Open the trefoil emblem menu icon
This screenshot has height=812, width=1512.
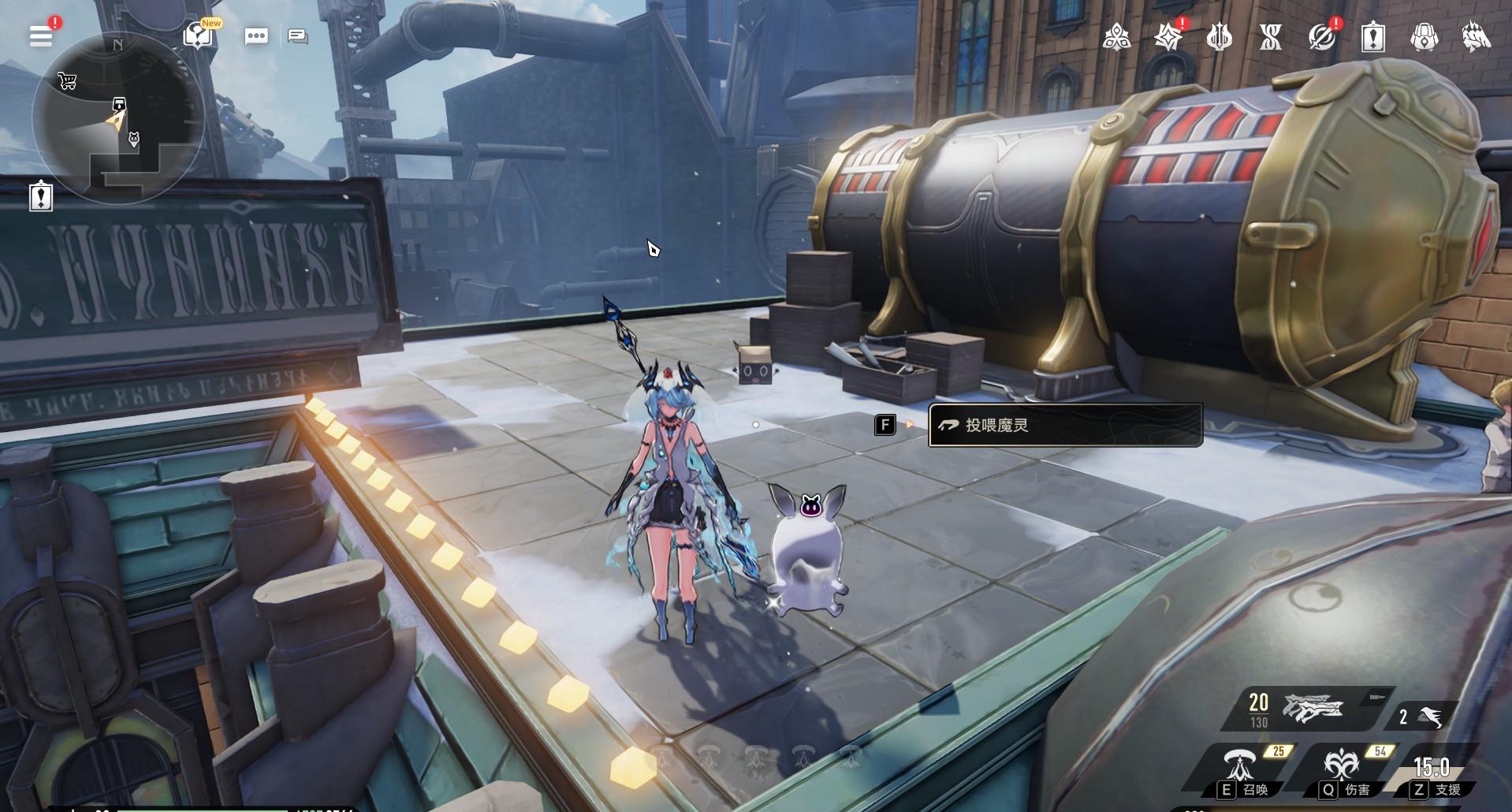pos(1116,36)
